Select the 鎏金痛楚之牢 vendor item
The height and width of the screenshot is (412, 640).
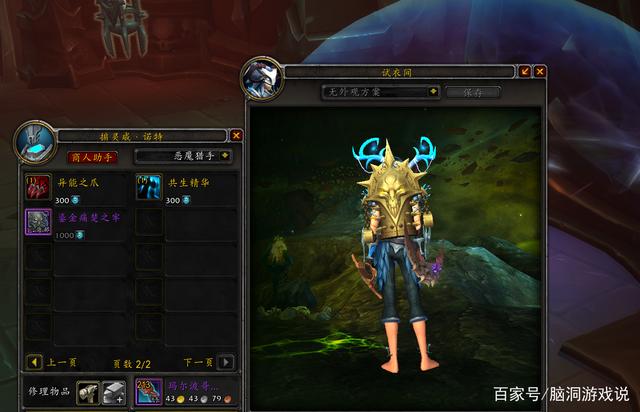[x=38, y=221]
